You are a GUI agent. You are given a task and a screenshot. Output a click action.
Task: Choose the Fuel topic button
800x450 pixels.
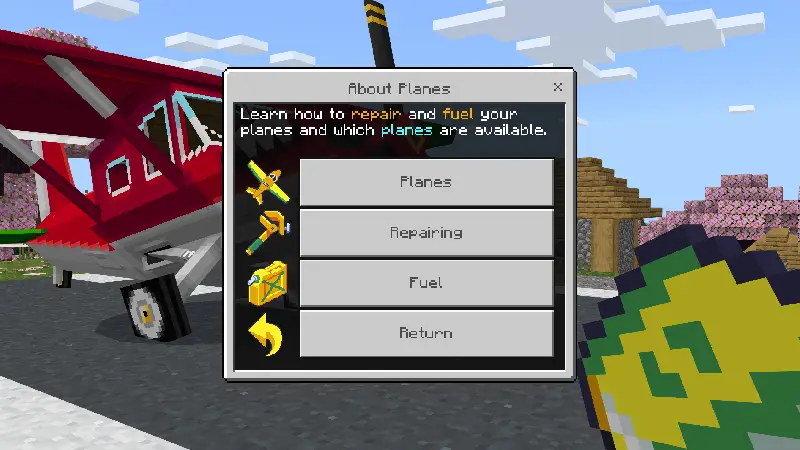pyautogui.click(x=426, y=283)
